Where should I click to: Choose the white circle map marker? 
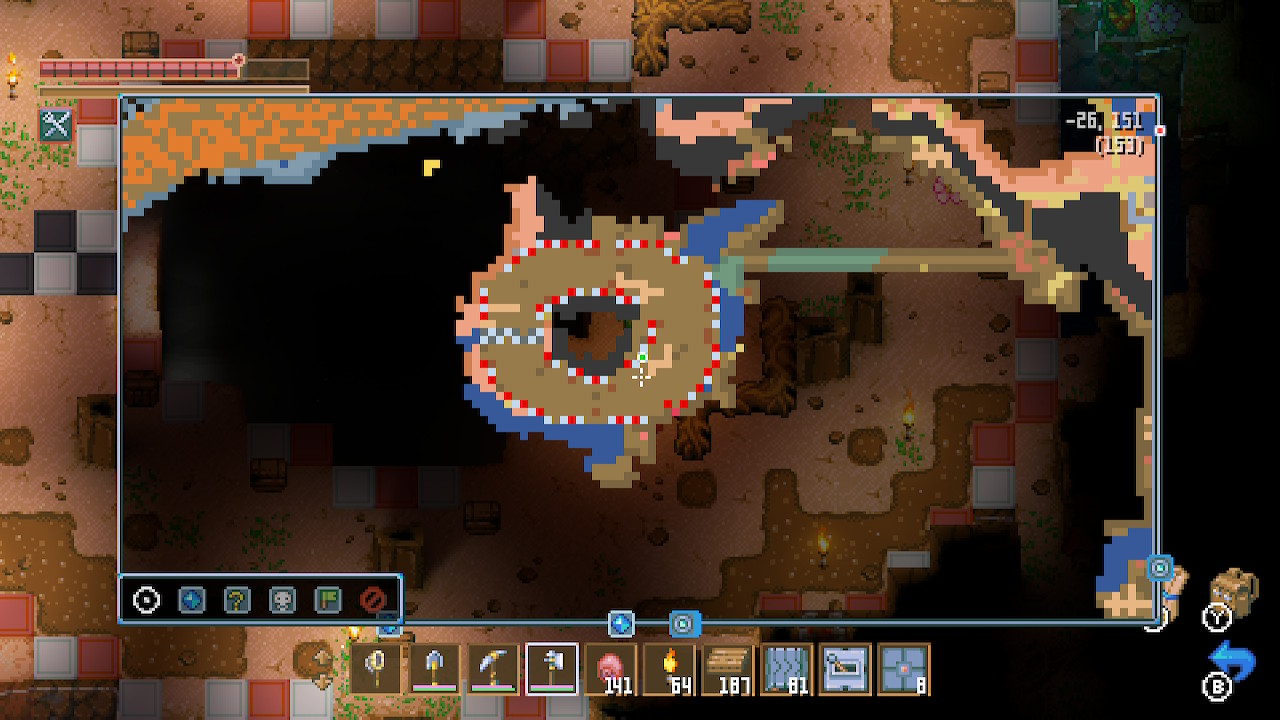(x=147, y=600)
